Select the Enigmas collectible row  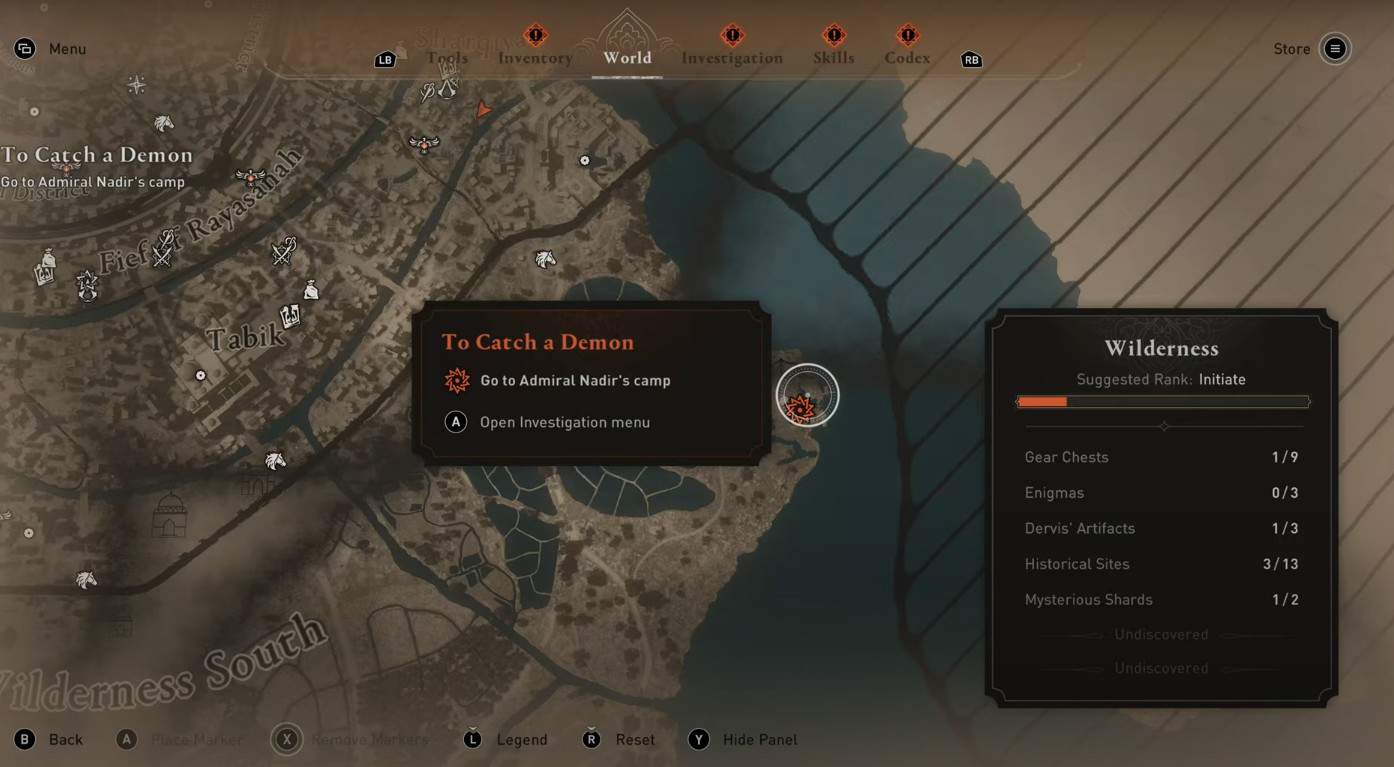coord(1161,493)
